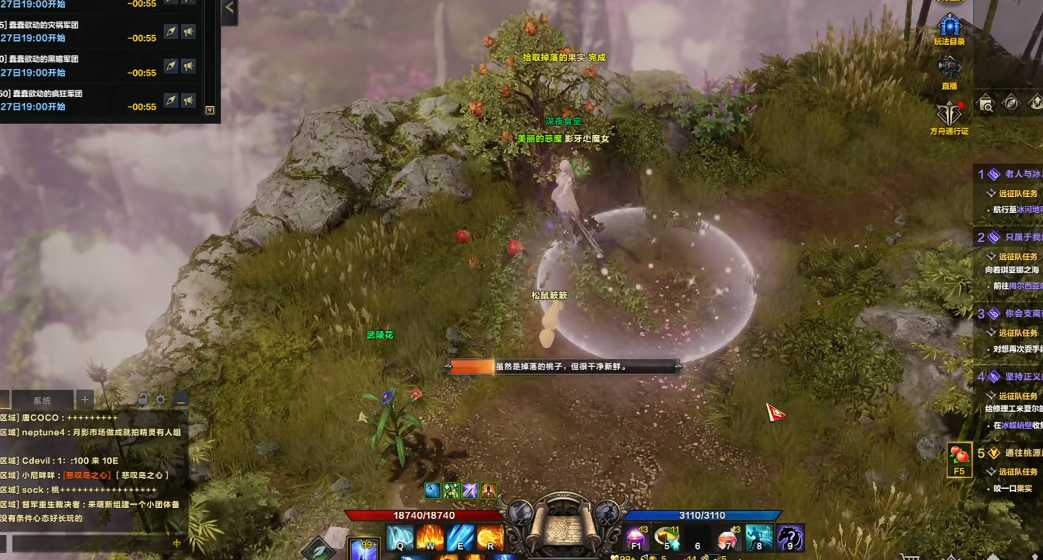Switch to the 系统 chat tab

(41, 399)
